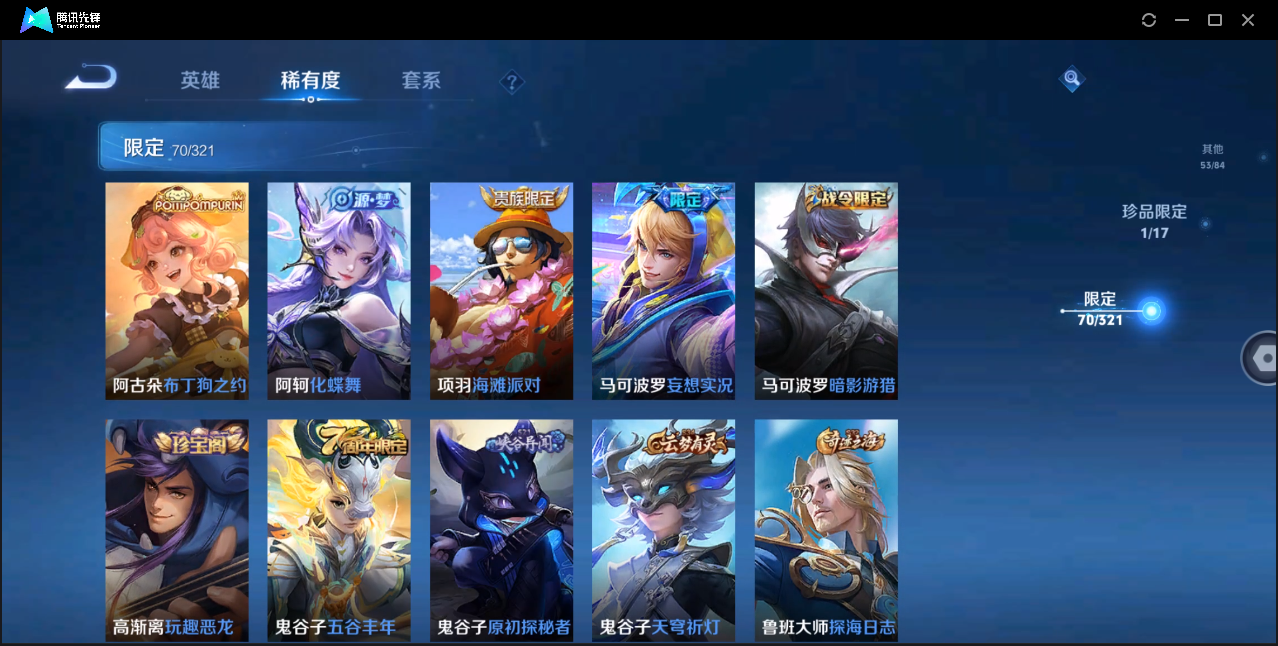1278x646 pixels.
Task: View the 鬼谷子 原初探秘者 skin card
Action: [x=501, y=529]
